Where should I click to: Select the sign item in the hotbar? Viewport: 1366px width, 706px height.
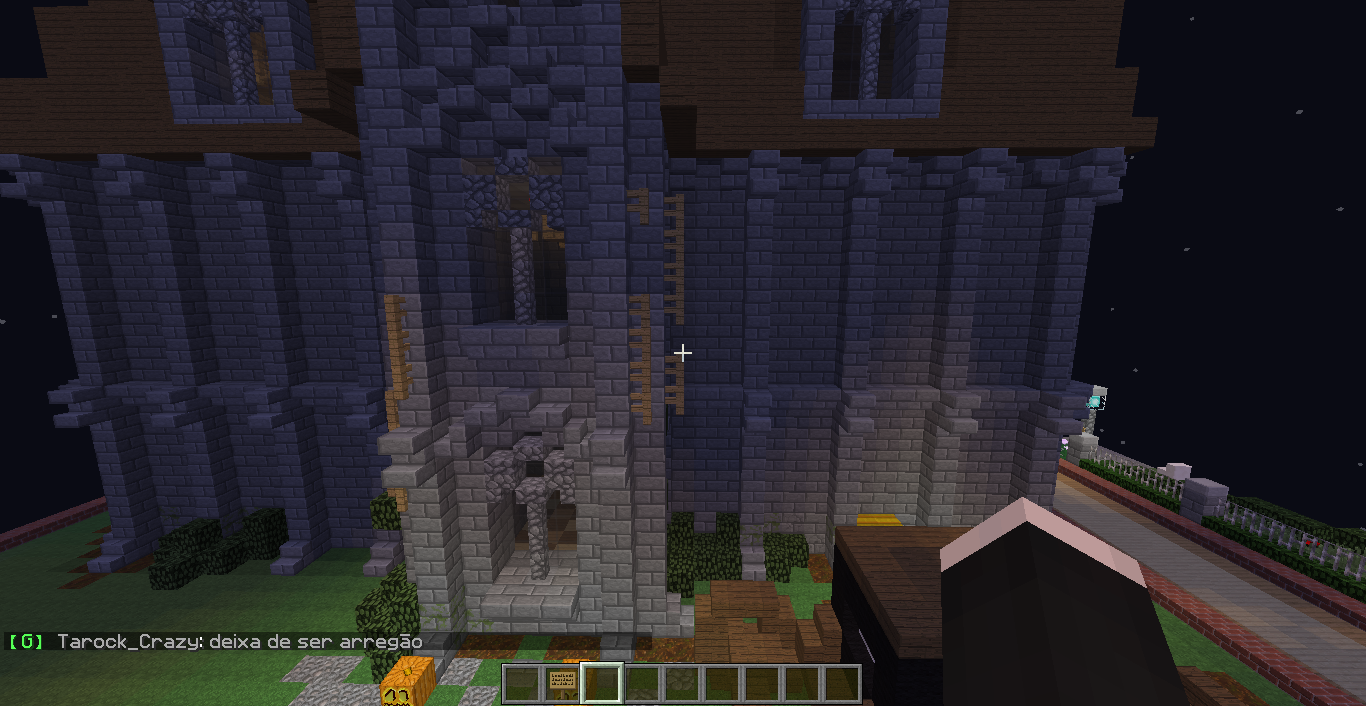562,684
